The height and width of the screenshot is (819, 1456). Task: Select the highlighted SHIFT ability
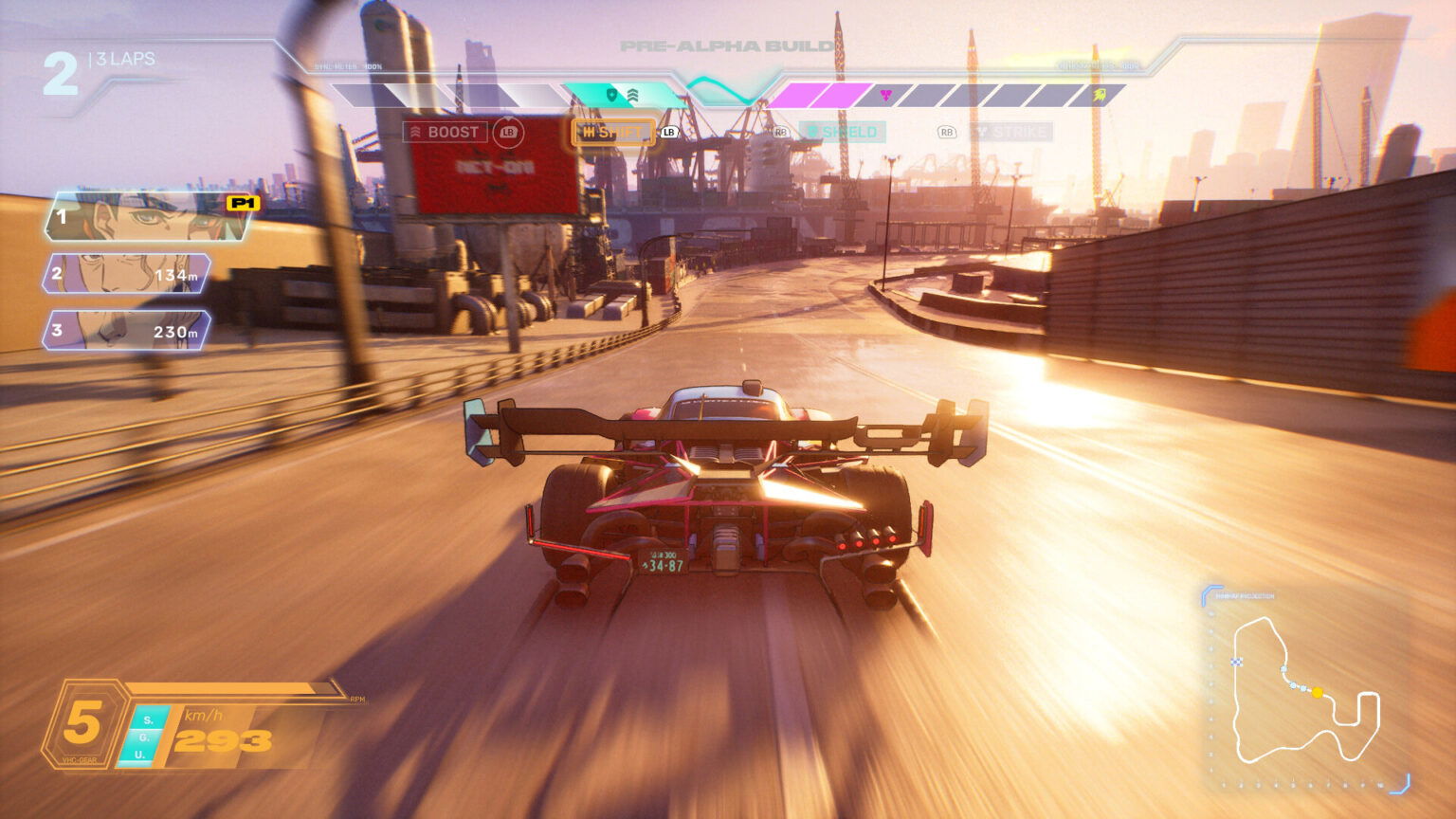point(612,132)
